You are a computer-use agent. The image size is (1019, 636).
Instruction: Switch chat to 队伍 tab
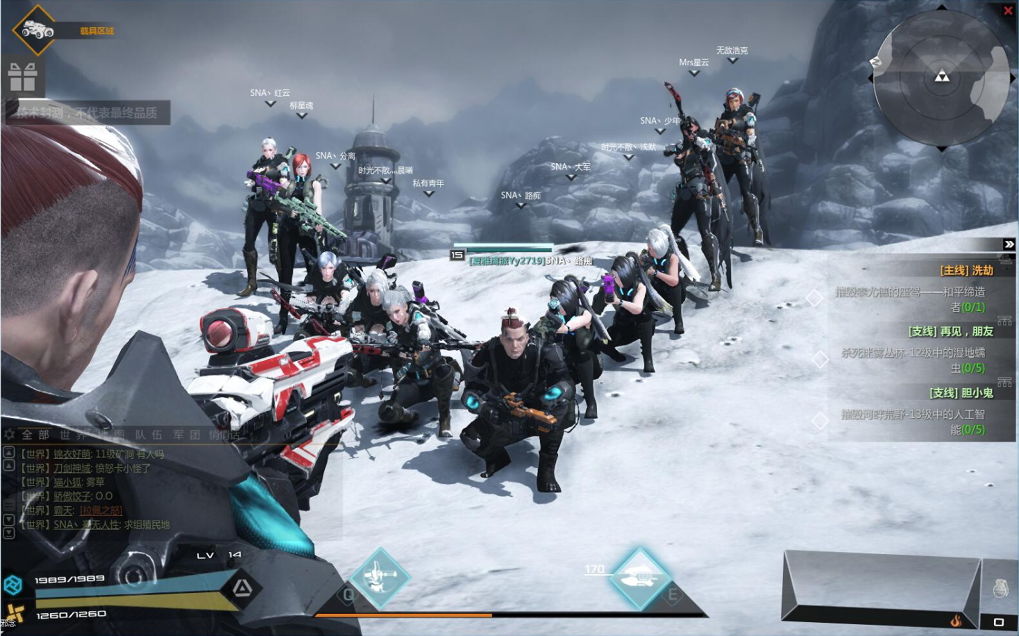pyautogui.click(x=149, y=435)
